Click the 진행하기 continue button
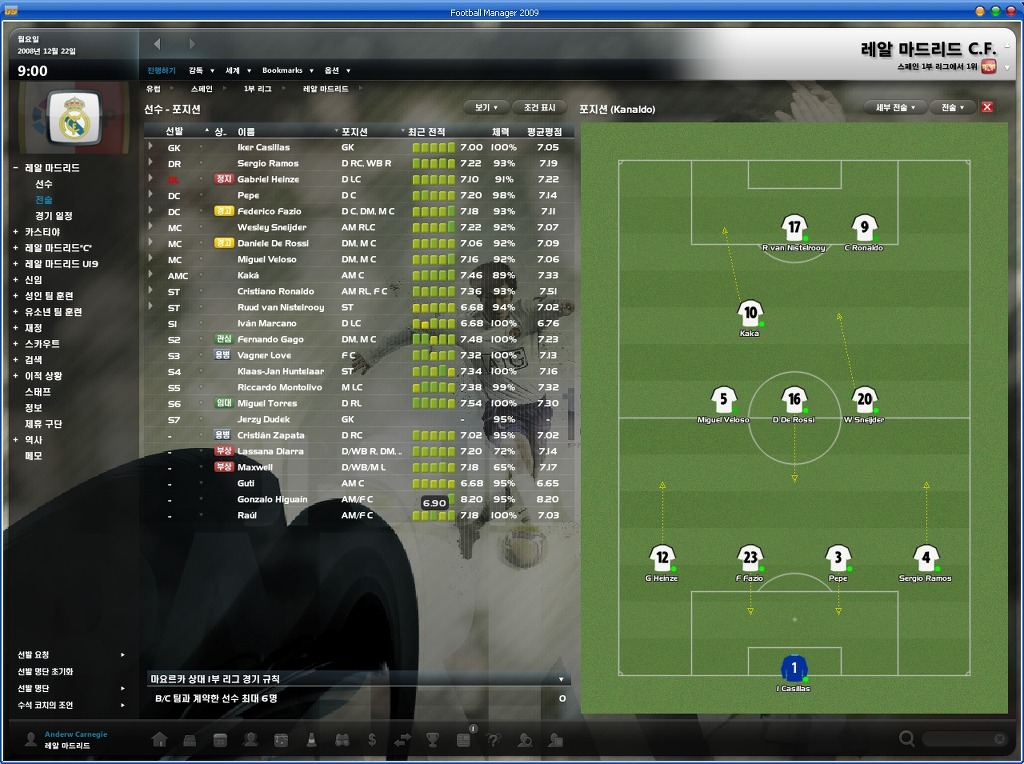The image size is (1024, 764). pos(161,70)
